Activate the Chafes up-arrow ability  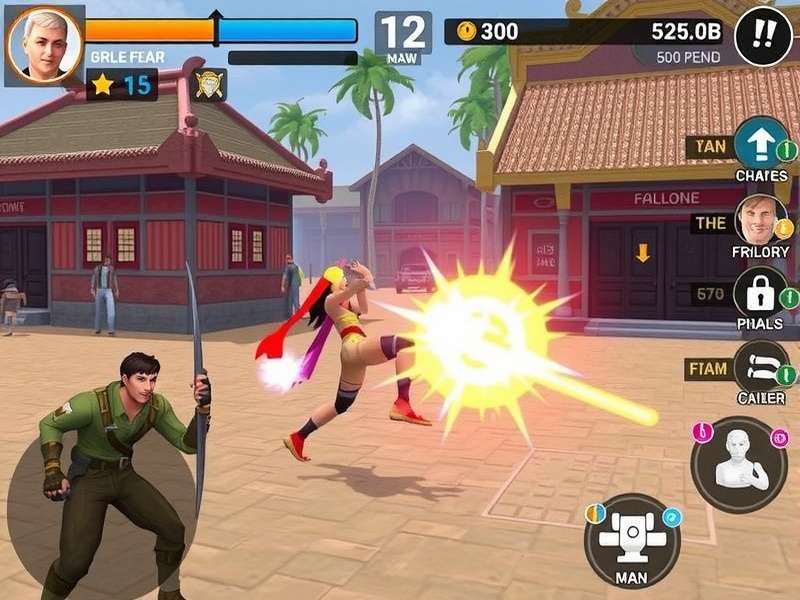point(761,144)
